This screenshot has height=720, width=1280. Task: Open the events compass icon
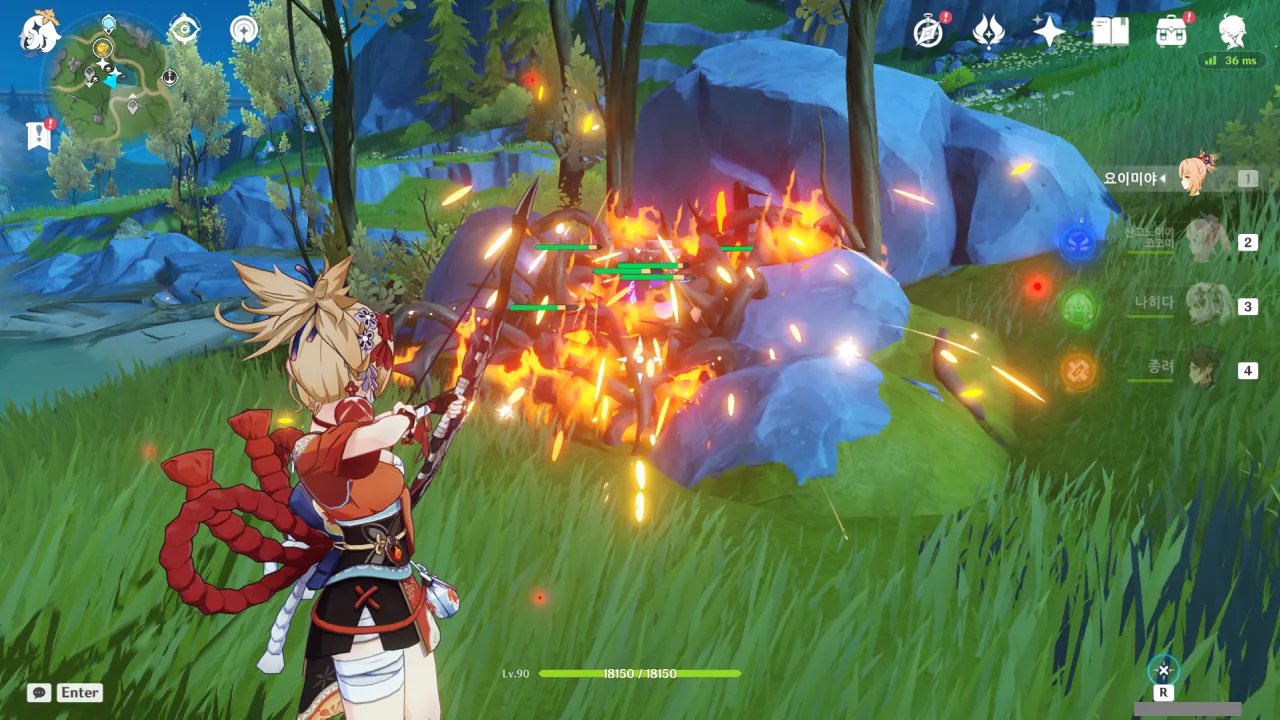929,32
